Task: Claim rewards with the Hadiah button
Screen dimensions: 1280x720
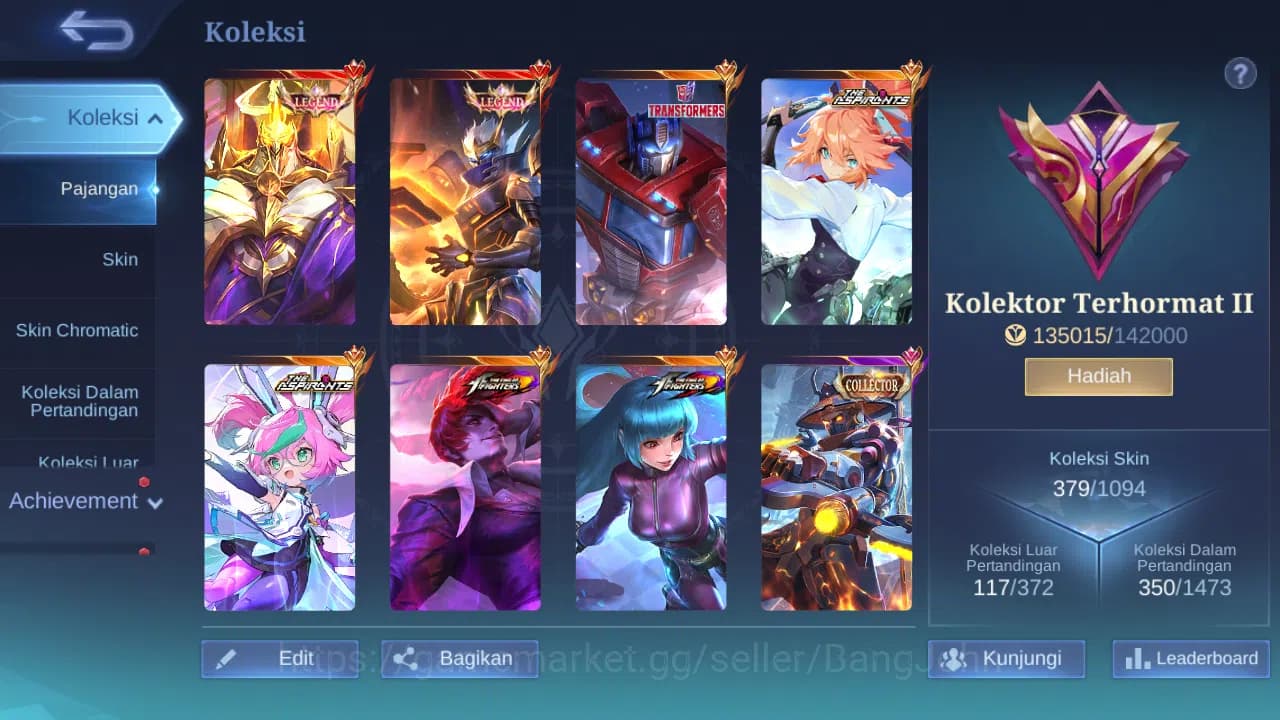Action: [x=1098, y=375]
